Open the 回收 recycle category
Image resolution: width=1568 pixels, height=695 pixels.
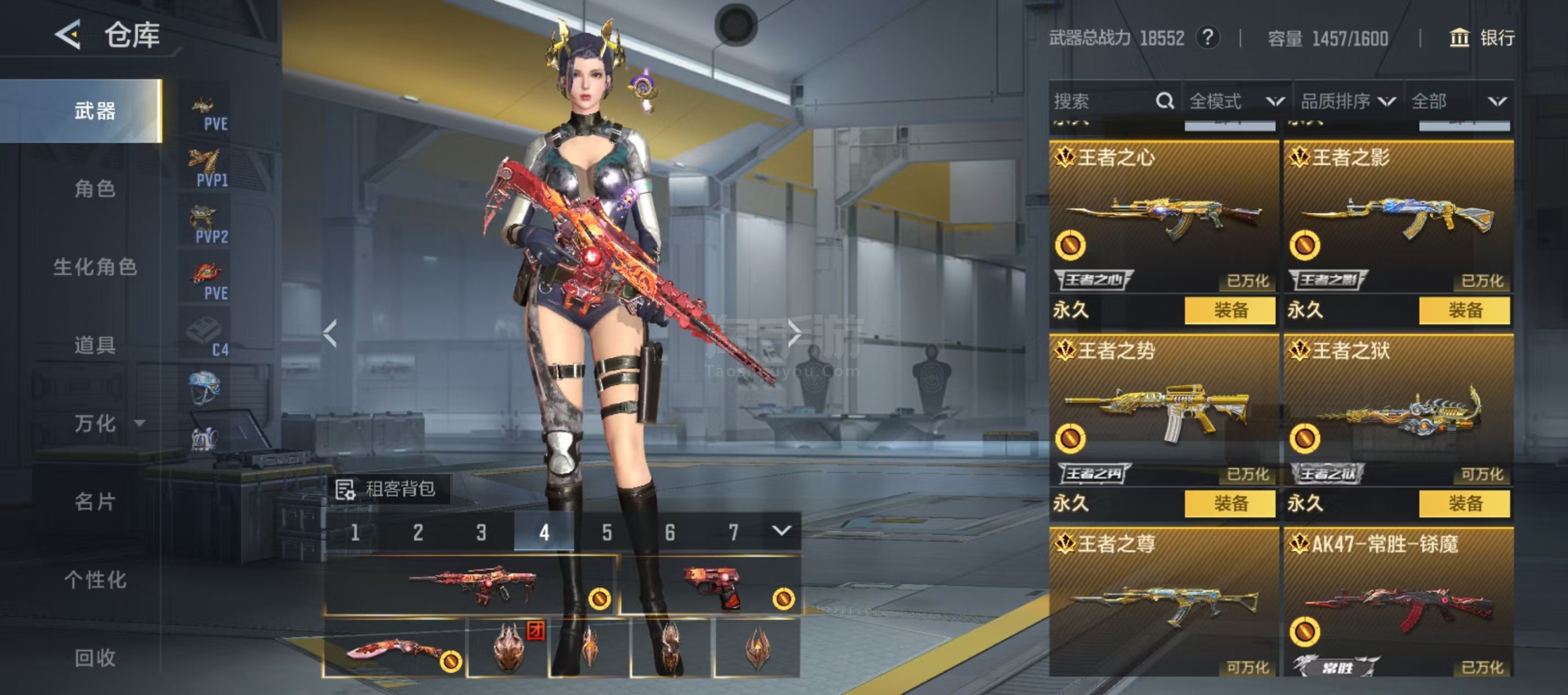click(x=95, y=658)
